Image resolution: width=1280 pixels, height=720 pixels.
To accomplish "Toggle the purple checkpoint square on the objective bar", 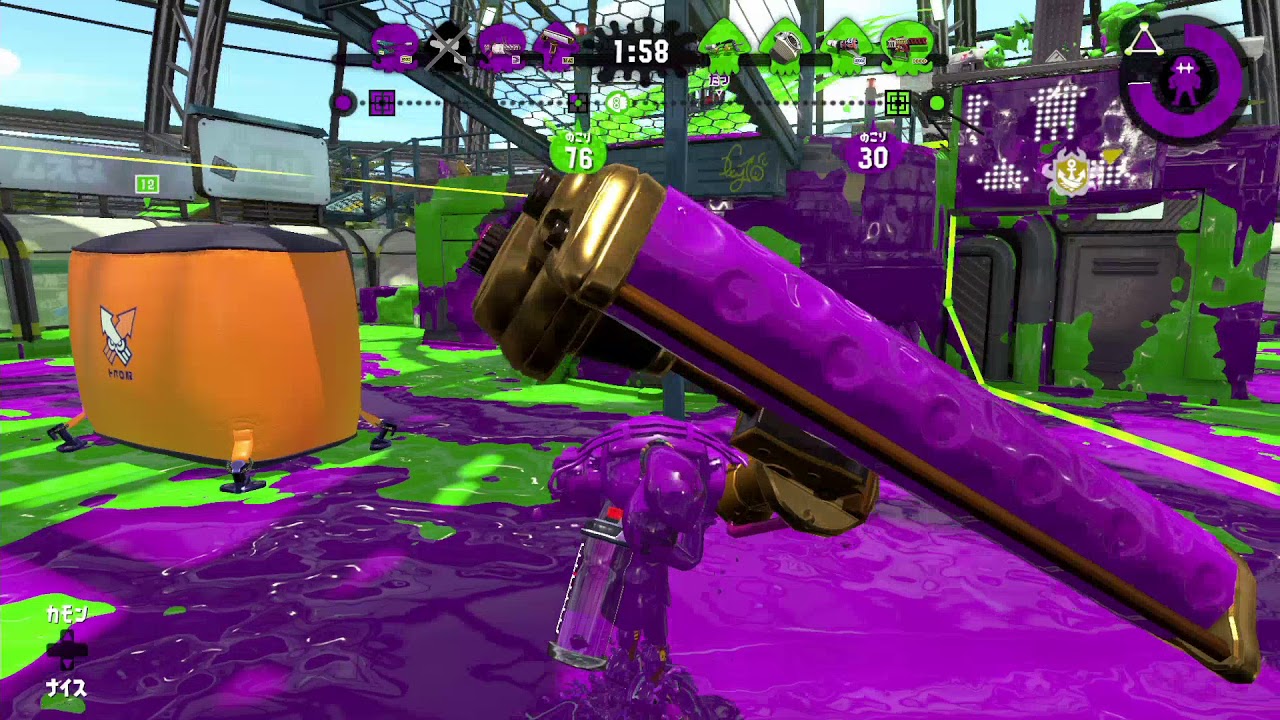I will 380,101.
